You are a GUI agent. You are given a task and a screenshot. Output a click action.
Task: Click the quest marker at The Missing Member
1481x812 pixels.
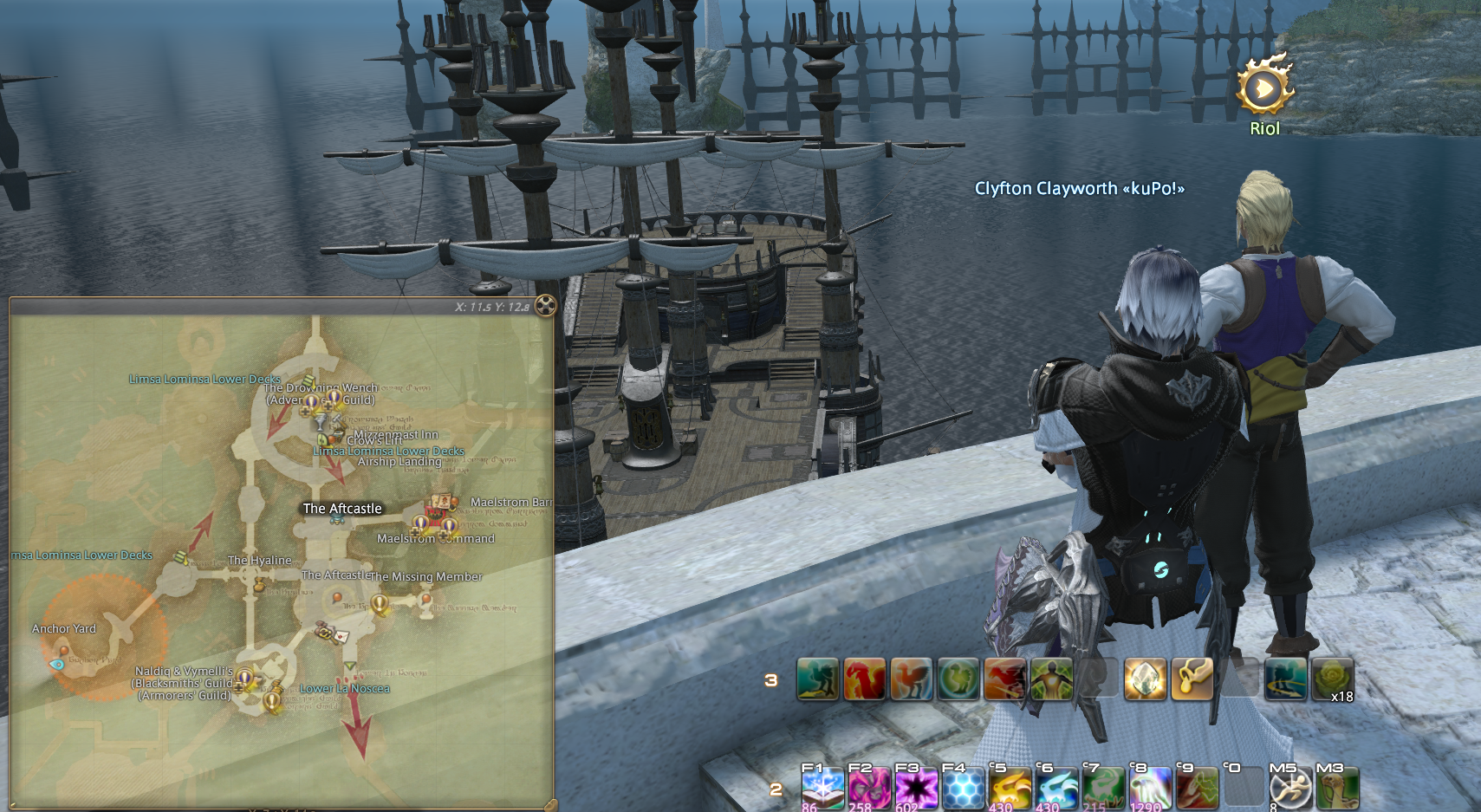coord(380,603)
